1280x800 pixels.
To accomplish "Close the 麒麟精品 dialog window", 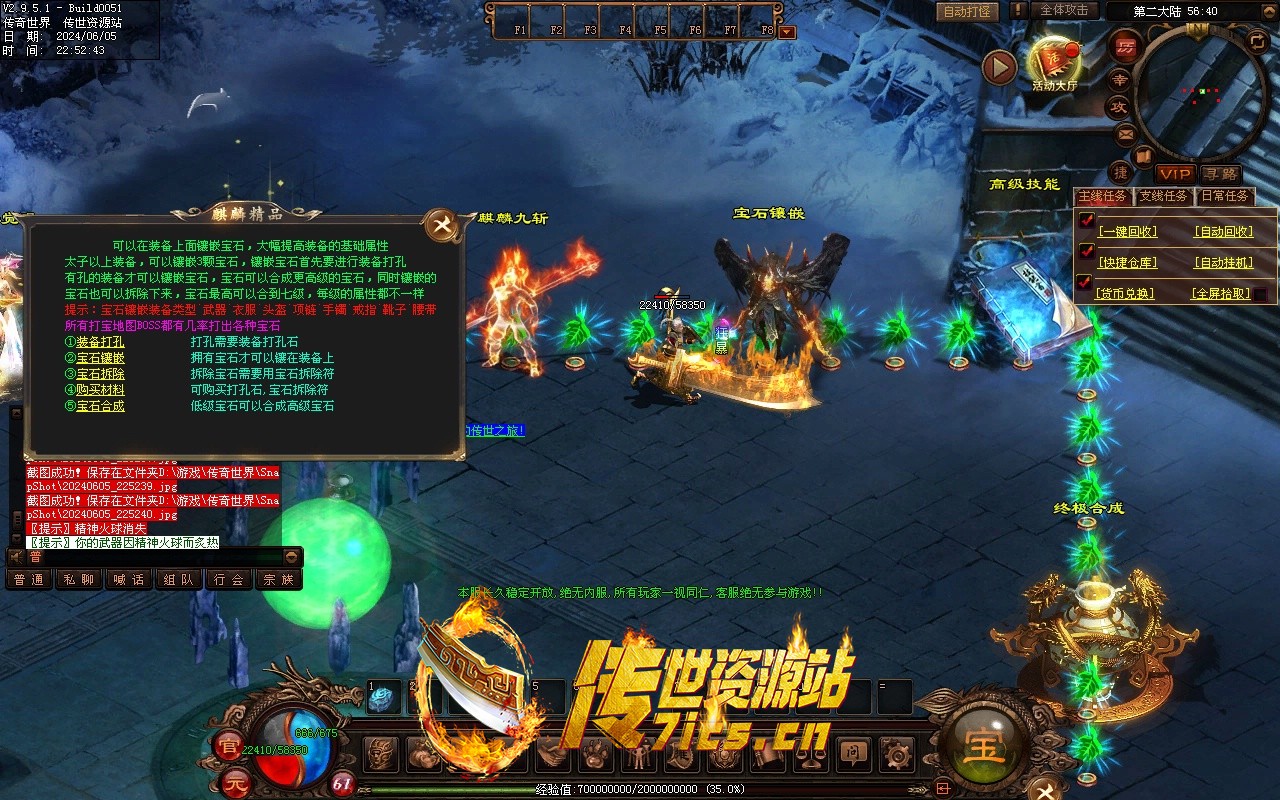I will pyautogui.click(x=441, y=226).
